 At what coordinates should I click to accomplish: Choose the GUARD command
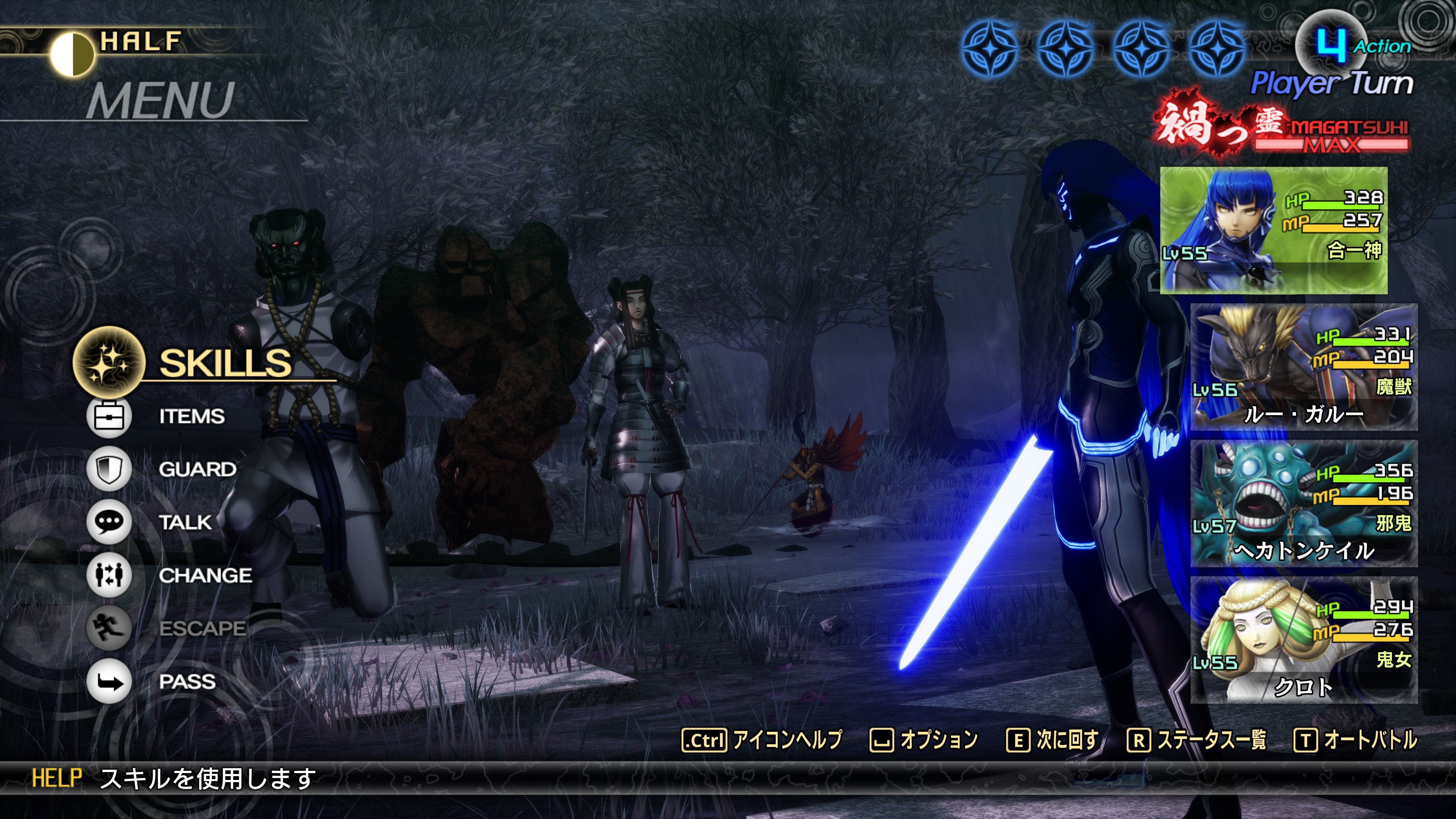tap(197, 469)
